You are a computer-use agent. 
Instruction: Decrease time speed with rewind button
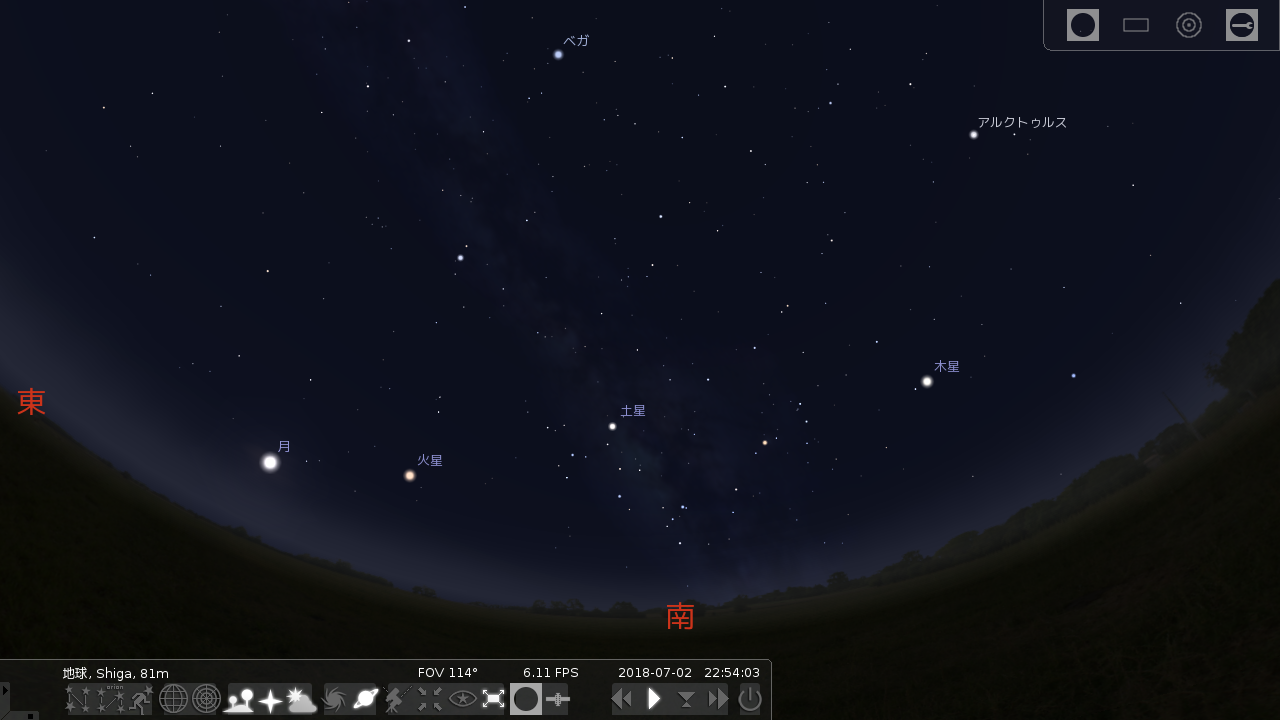[622, 699]
